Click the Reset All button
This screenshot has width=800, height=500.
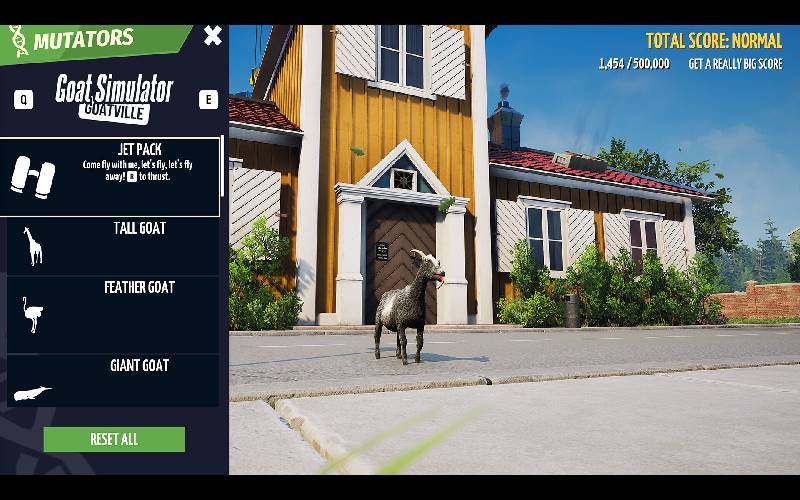pos(114,439)
